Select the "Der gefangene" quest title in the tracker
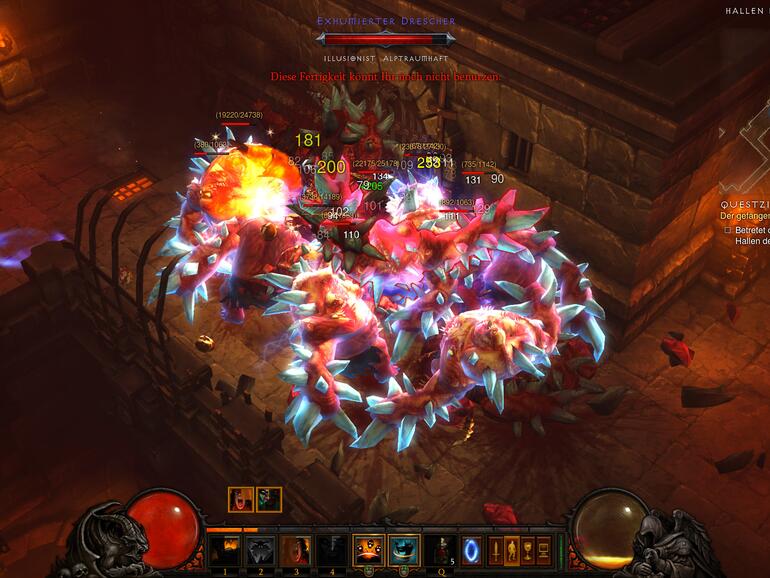The width and height of the screenshot is (770, 578). 745,216
